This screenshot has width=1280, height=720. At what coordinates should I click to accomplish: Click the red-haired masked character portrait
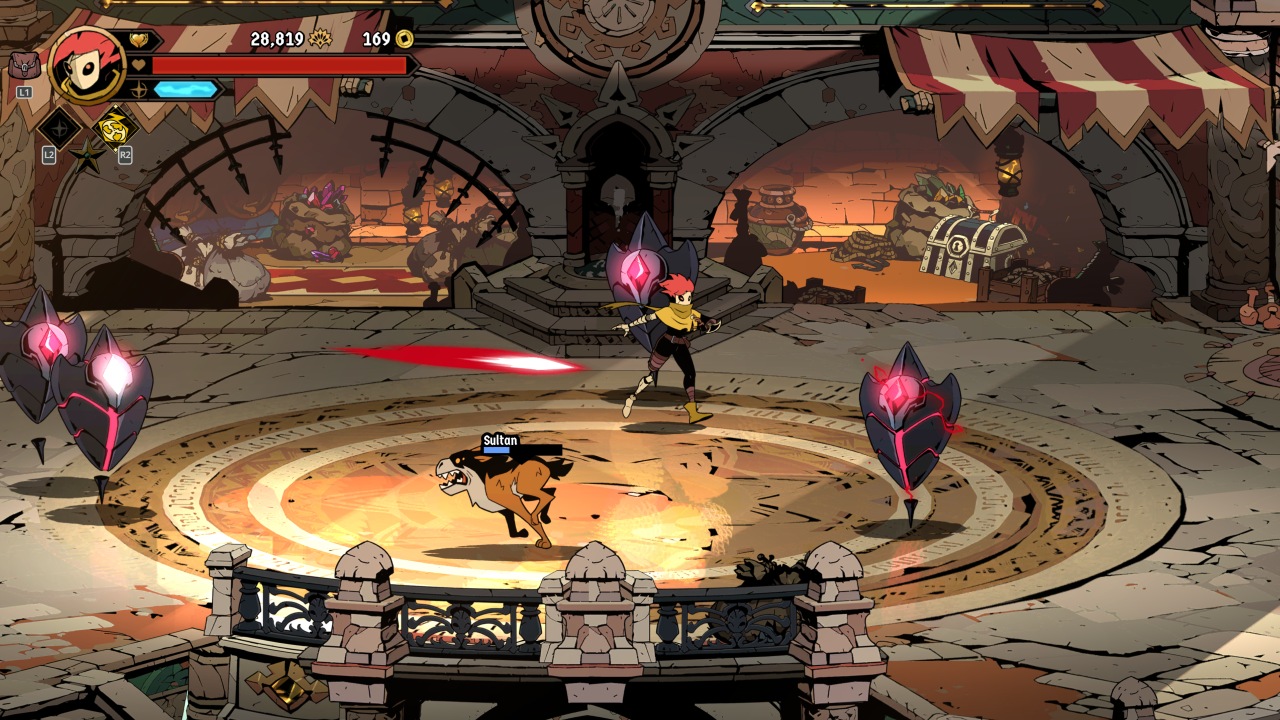87,65
